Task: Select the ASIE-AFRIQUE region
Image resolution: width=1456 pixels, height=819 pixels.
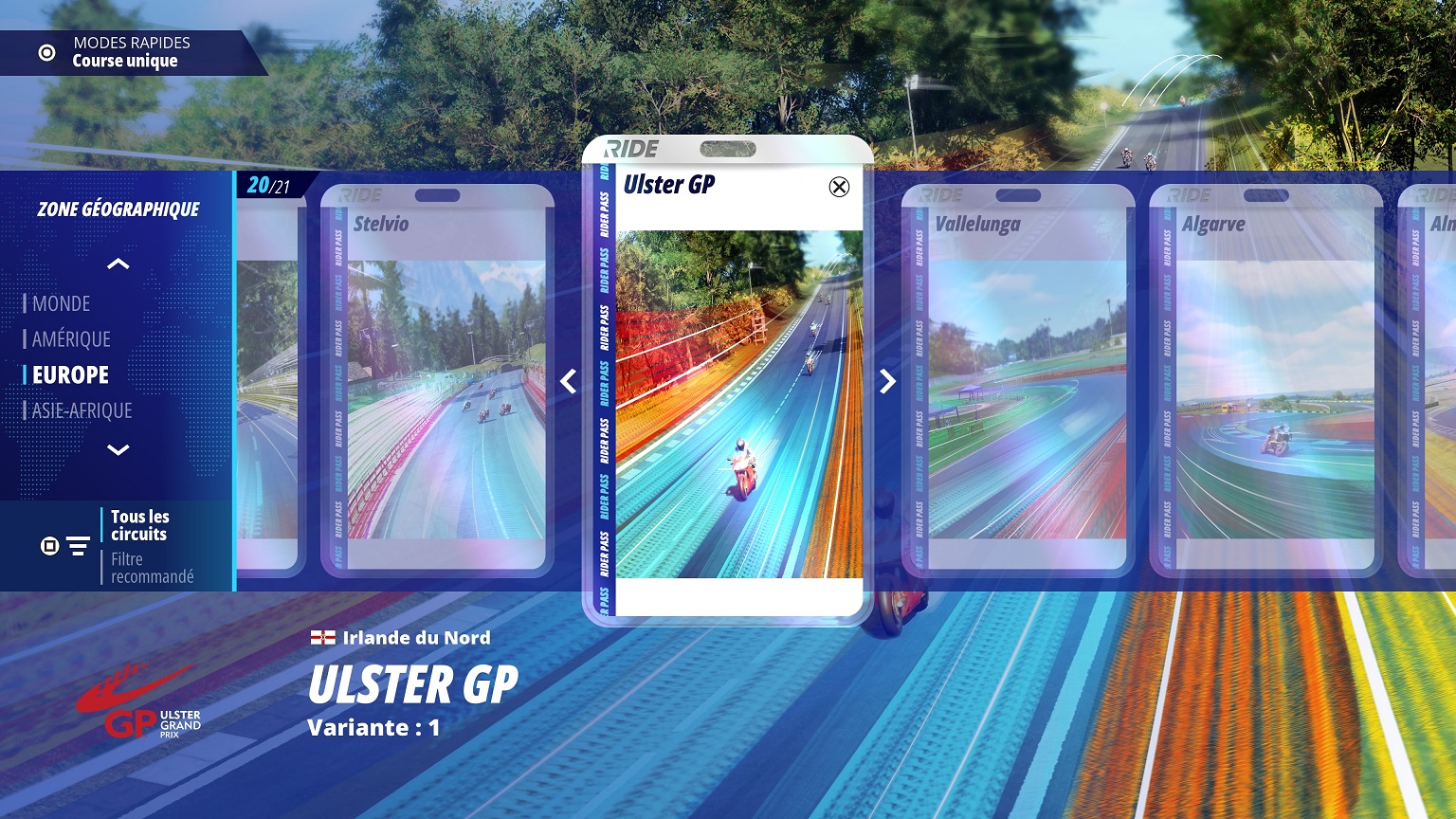Action: pos(82,410)
